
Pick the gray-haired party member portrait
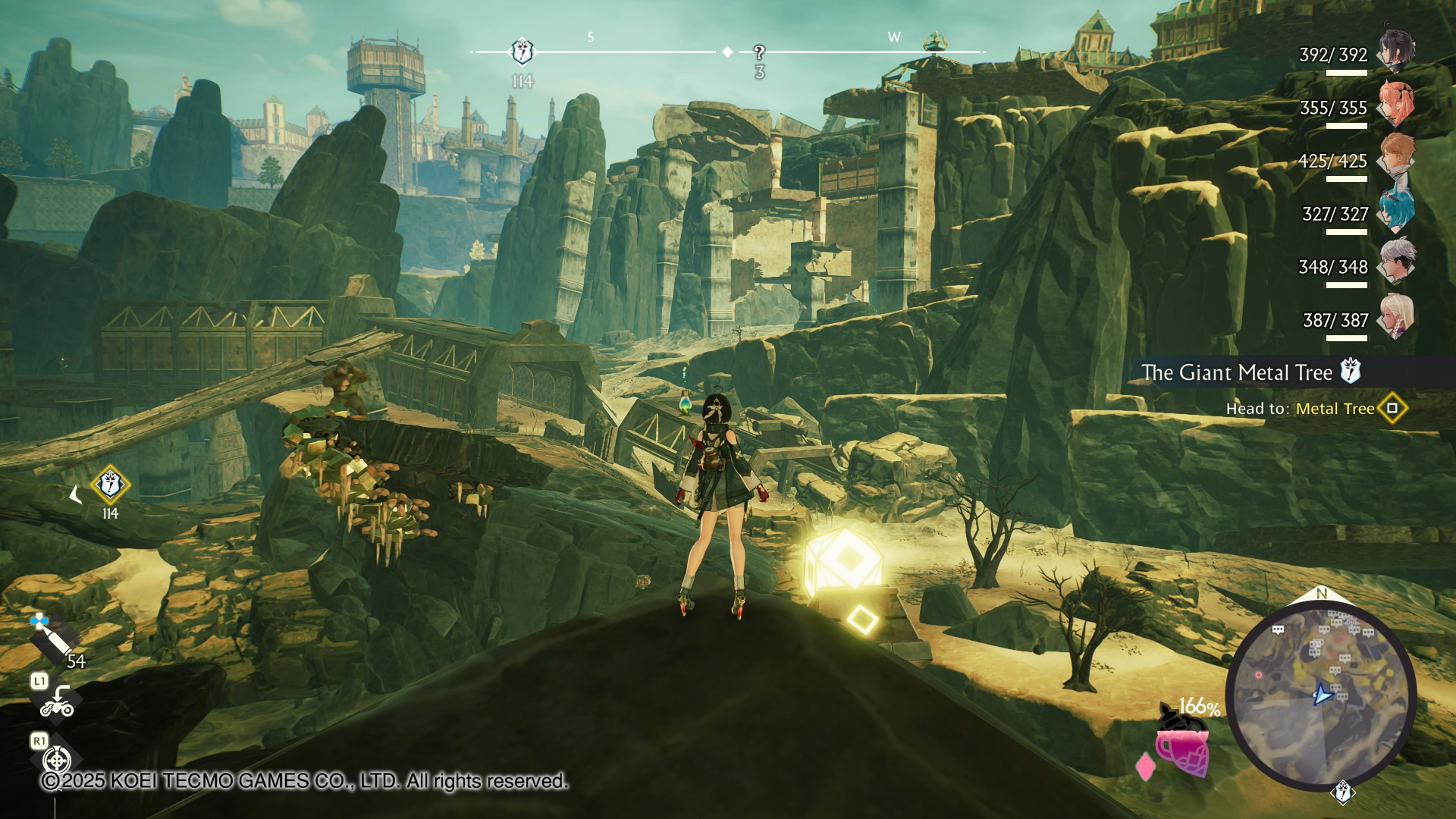pos(1395,263)
